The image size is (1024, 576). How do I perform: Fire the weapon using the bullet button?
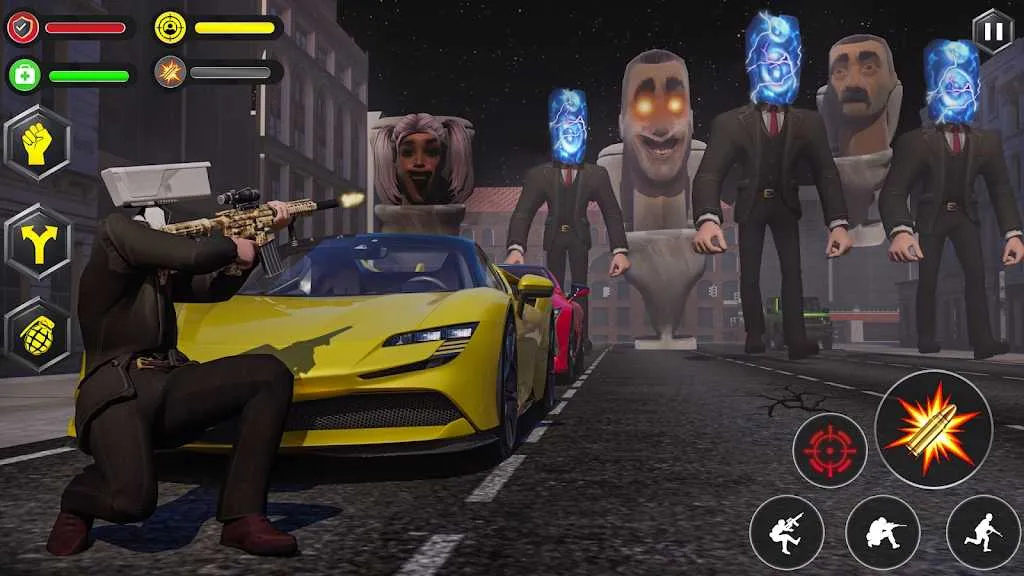(x=932, y=428)
